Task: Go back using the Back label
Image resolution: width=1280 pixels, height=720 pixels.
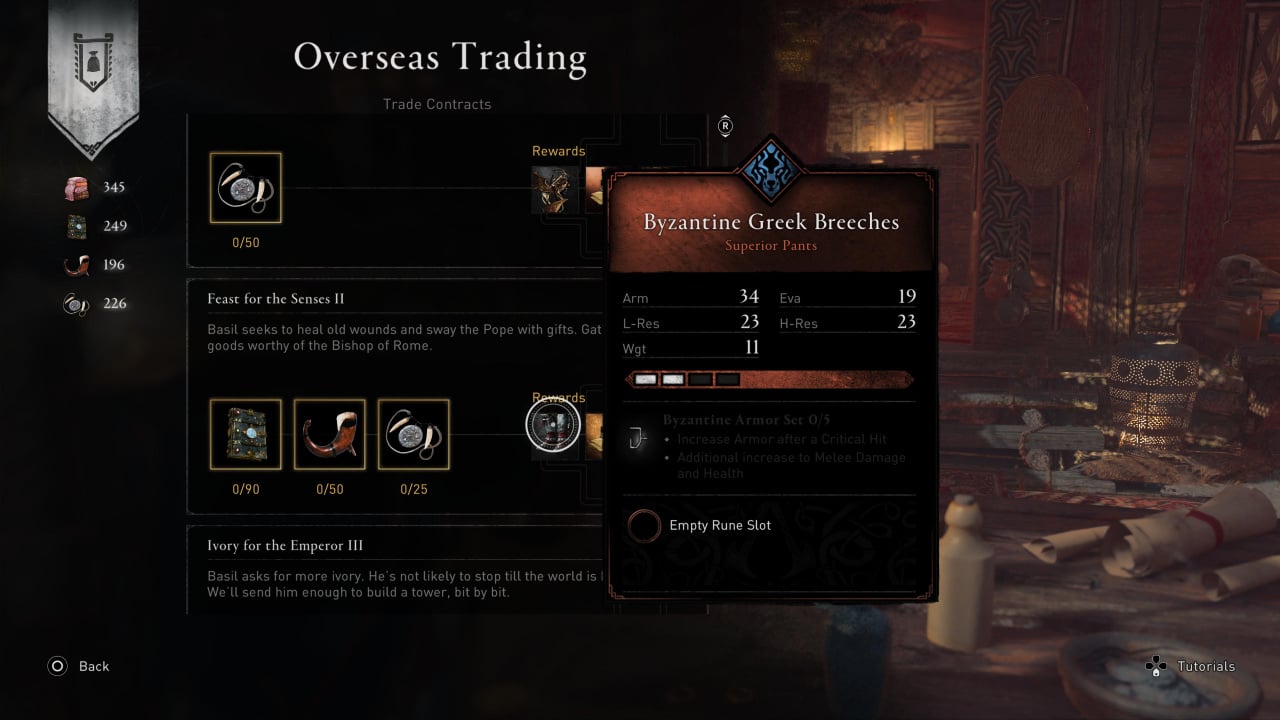Action: point(93,666)
